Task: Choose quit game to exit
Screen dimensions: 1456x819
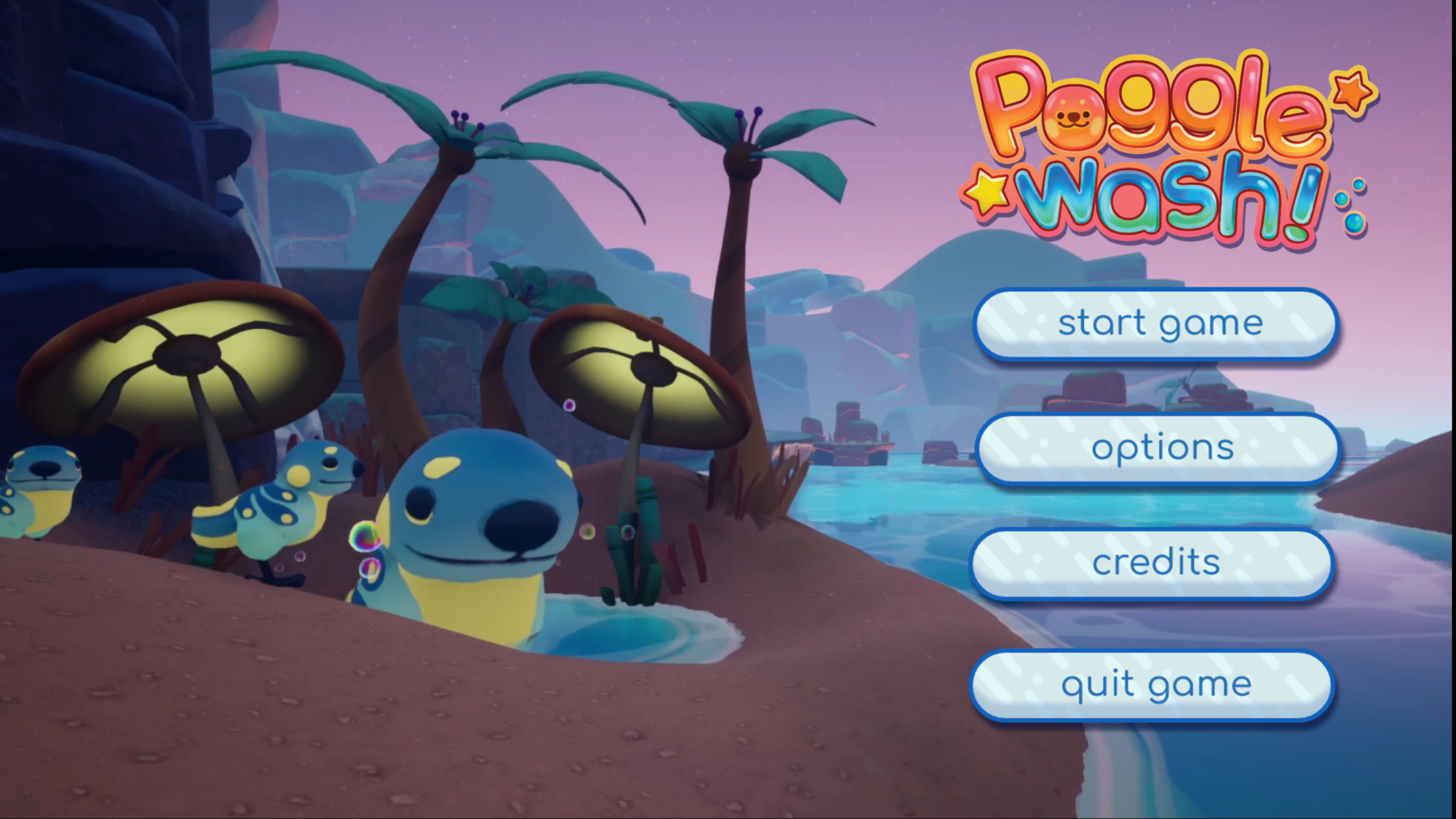Action: tap(1152, 686)
